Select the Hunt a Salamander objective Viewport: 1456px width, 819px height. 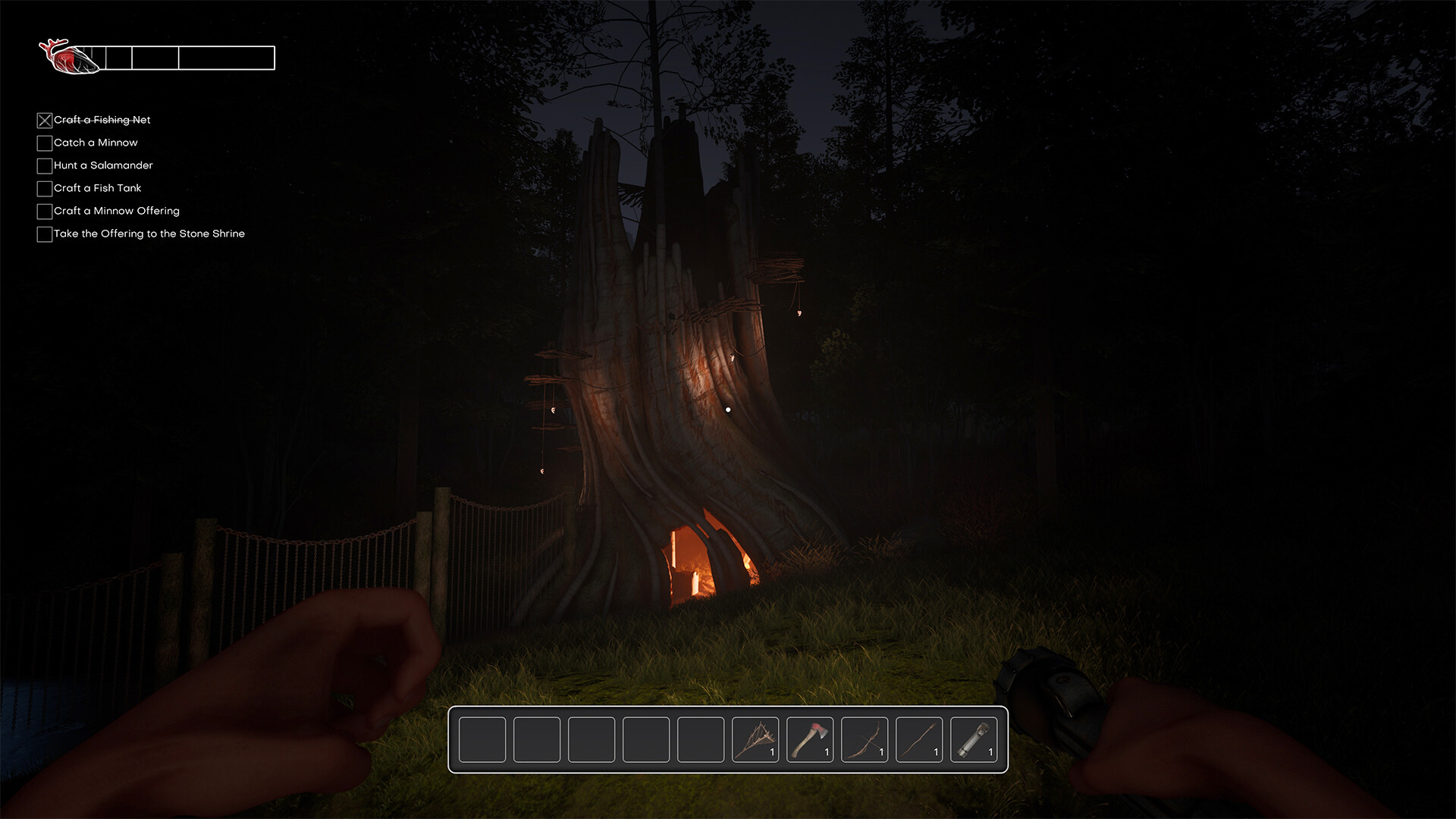103,165
